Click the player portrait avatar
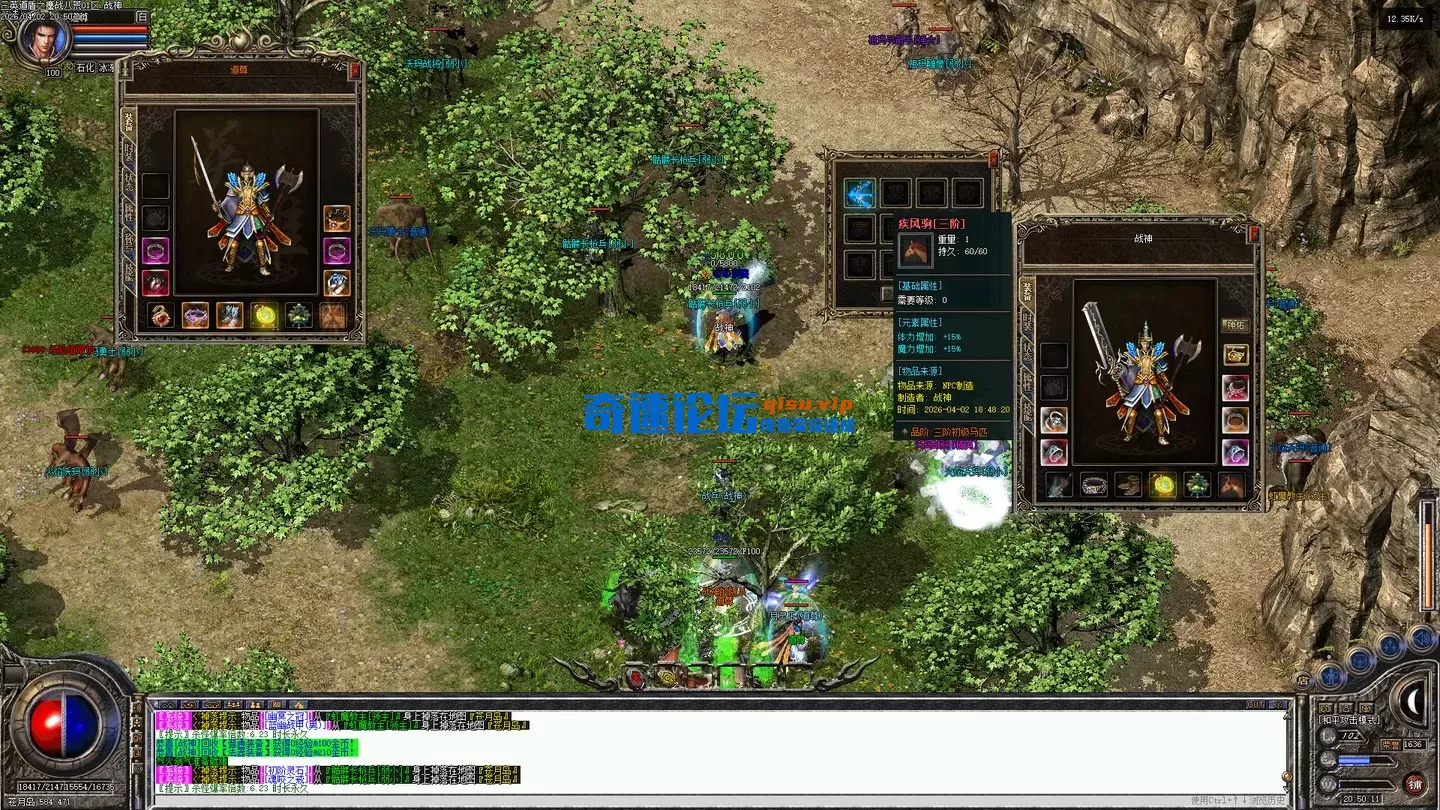The width and height of the screenshot is (1440, 810). pyautogui.click(x=44, y=40)
